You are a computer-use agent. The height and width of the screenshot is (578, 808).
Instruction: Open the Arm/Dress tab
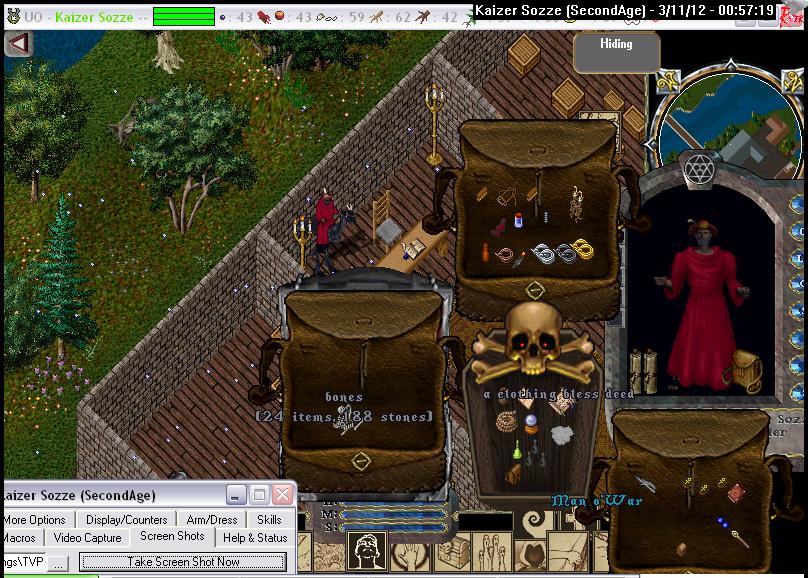211,519
